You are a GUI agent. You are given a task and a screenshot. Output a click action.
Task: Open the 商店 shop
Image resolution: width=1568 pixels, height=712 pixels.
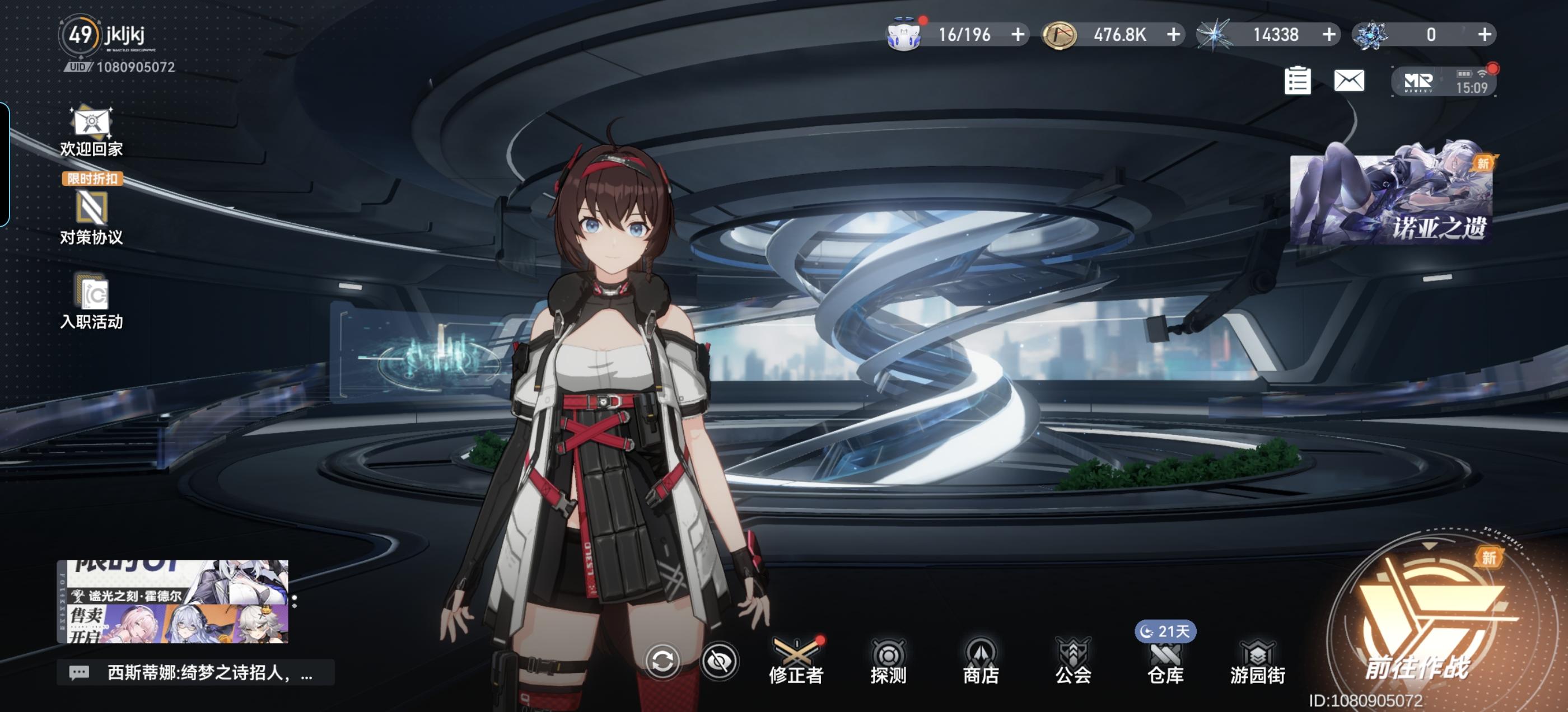click(x=981, y=662)
